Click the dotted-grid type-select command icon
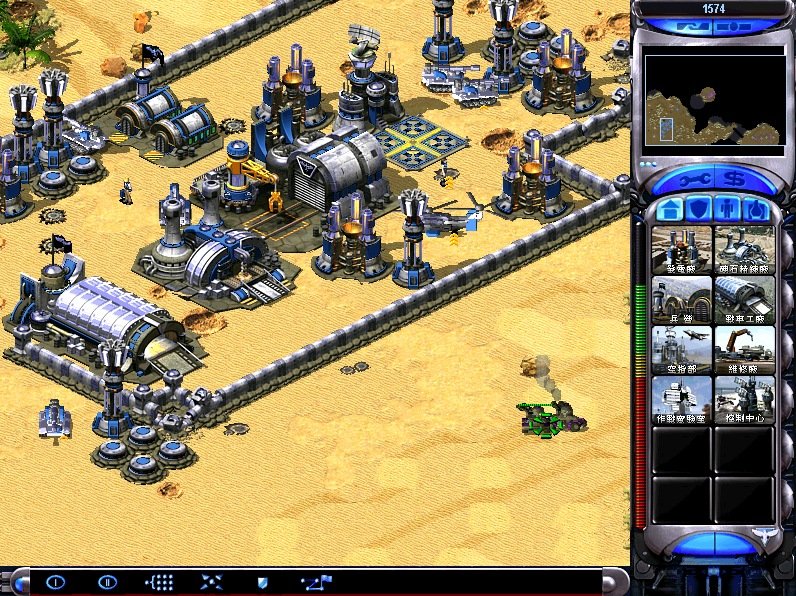Screen dimensions: 796x596 pos(160,582)
